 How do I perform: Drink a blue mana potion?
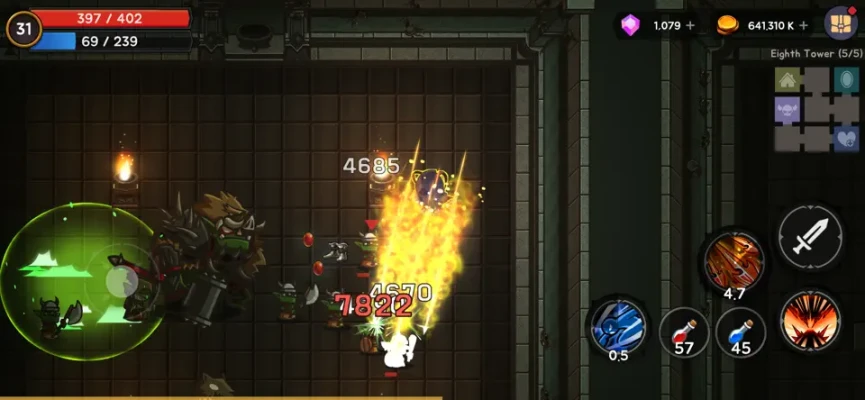click(741, 333)
